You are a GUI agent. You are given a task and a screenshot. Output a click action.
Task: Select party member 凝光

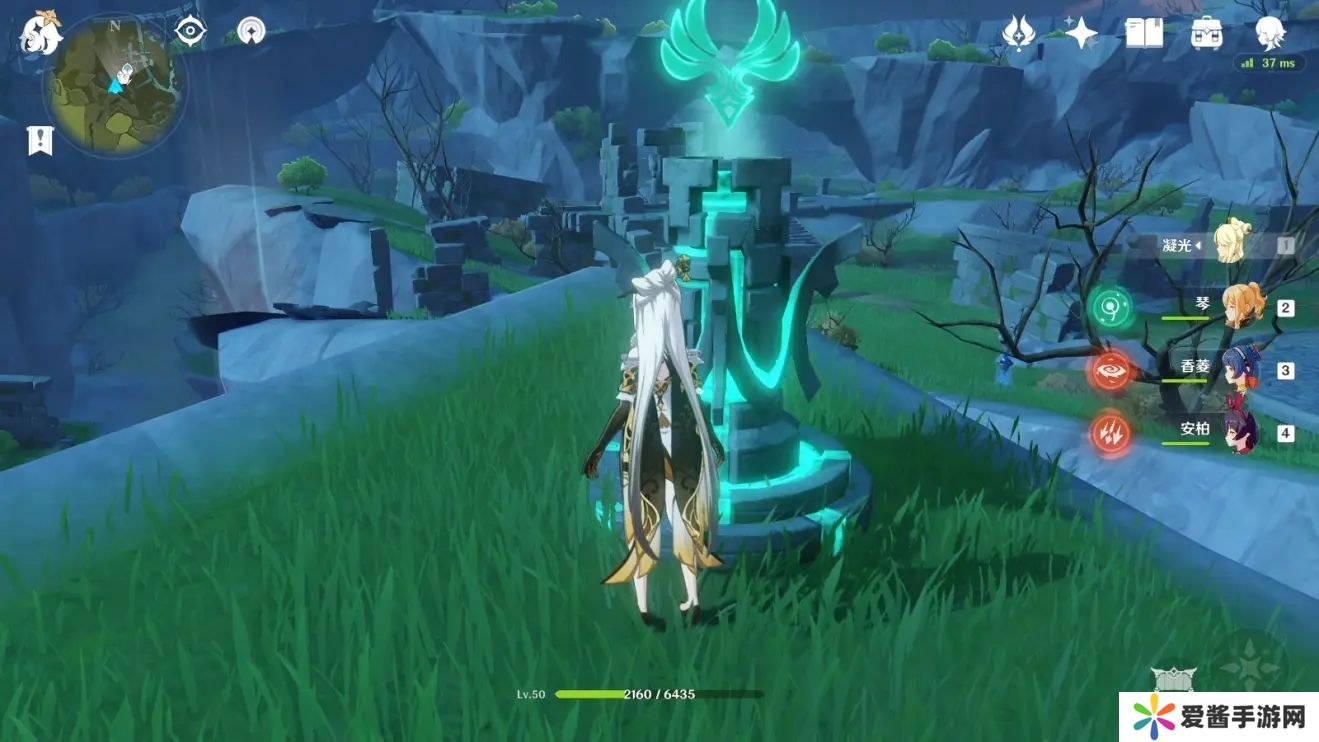(x=1232, y=243)
